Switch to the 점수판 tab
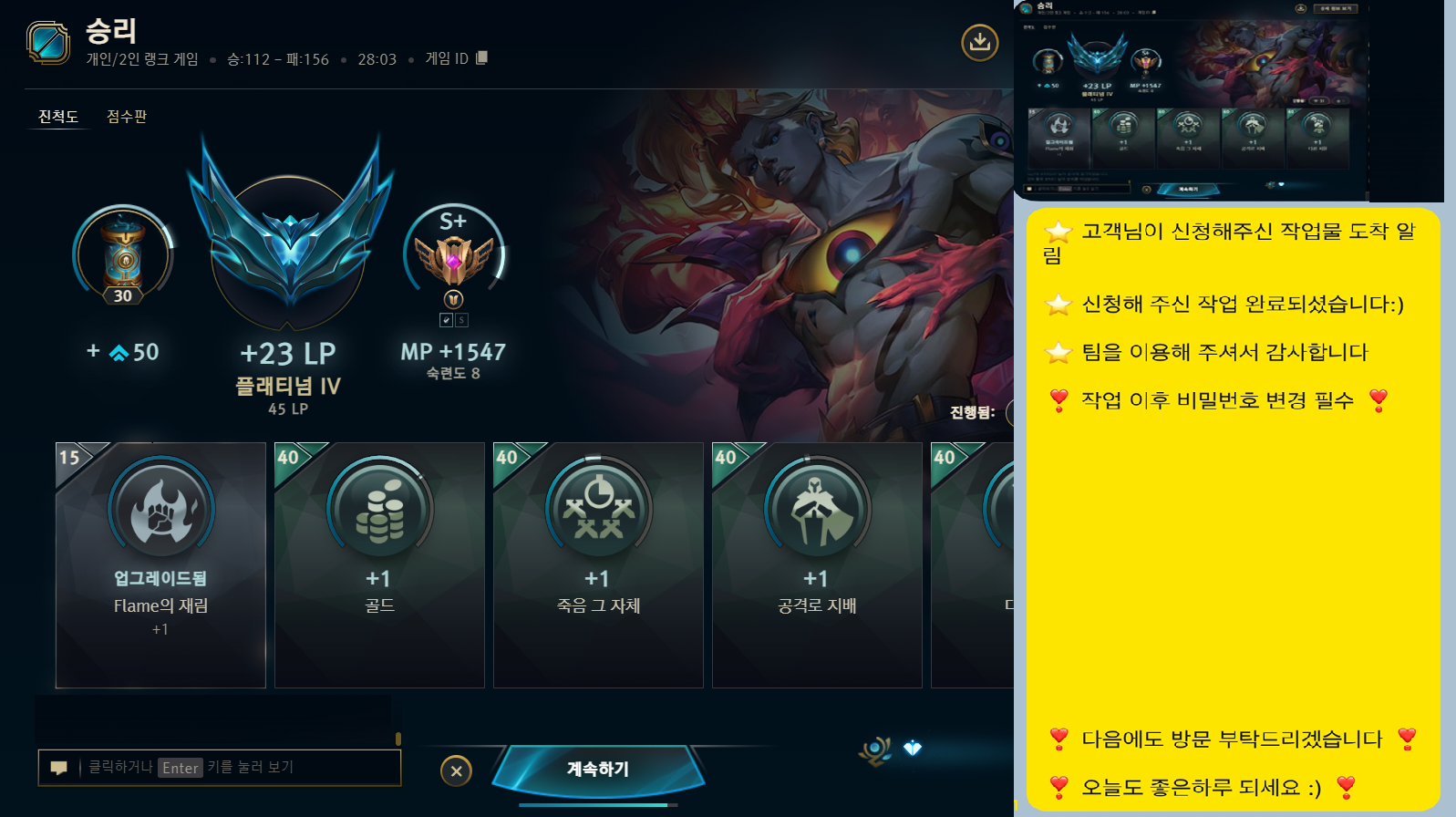1456x817 pixels. pyautogui.click(x=127, y=117)
